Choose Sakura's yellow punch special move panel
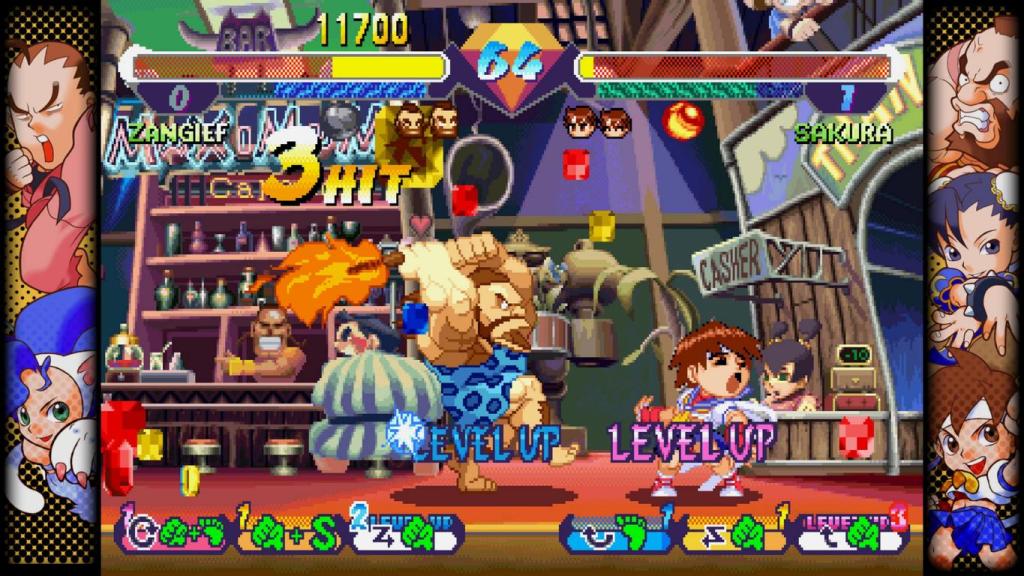This screenshot has width=1024, height=576. [x=734, y=531]
